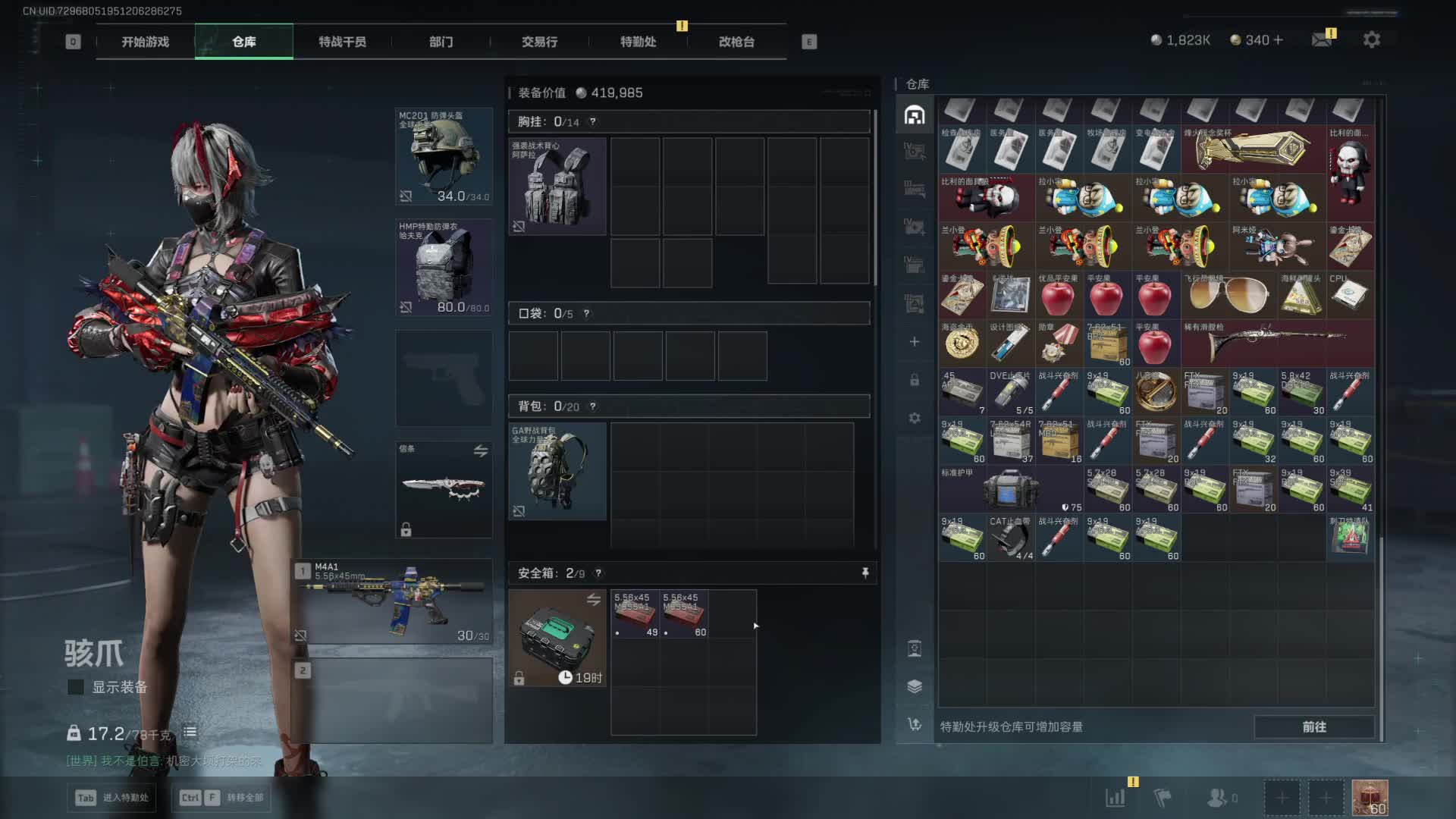Switch to the 改枪台 tab
Screen dimensions: 1456x819
pyautogui.click(x=736, y=42)
